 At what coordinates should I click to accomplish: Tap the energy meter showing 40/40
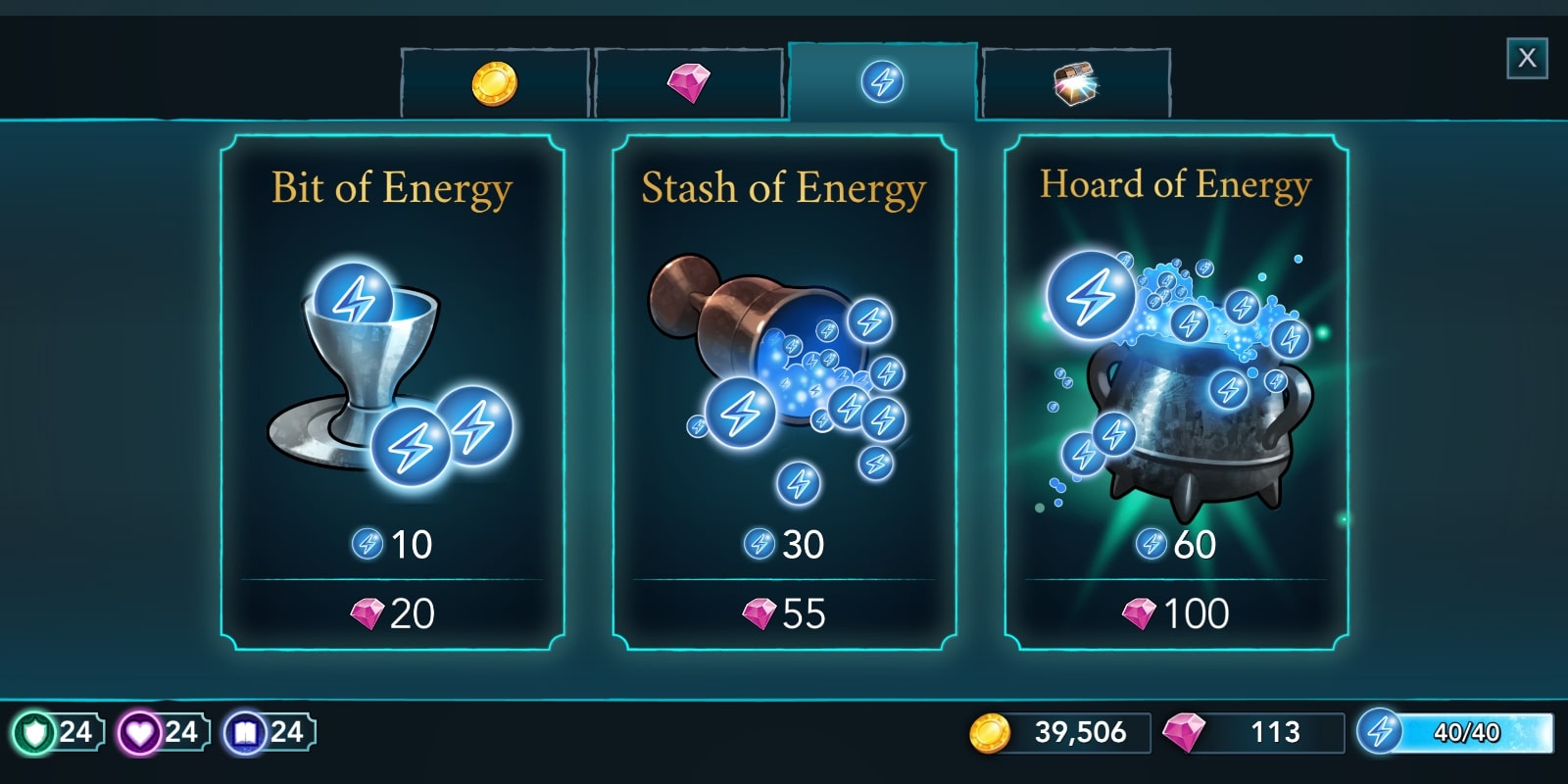click(1455, 733)
